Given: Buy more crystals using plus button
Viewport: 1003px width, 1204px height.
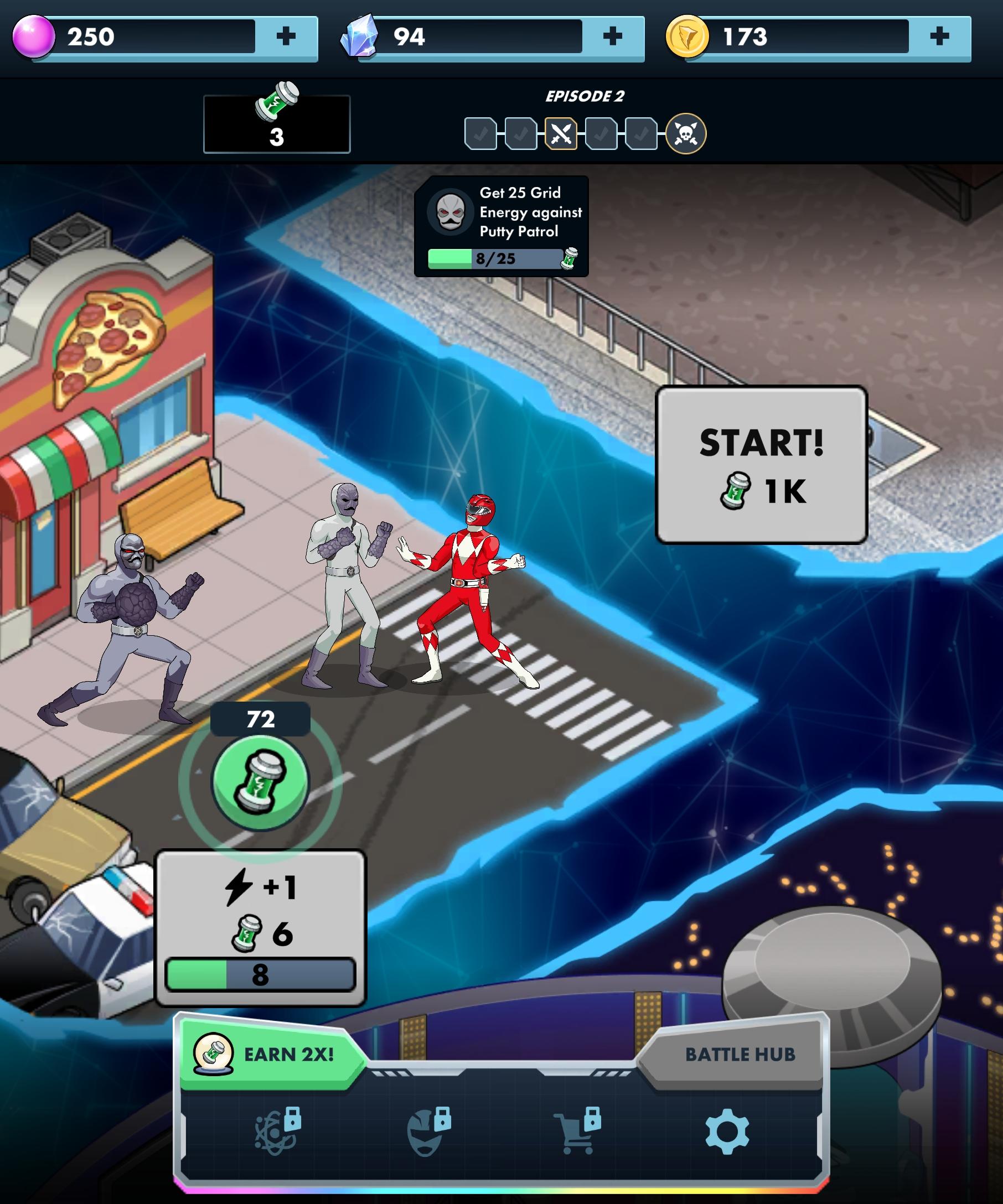Looking at the screenshot, I should click(x=612, y=37).
